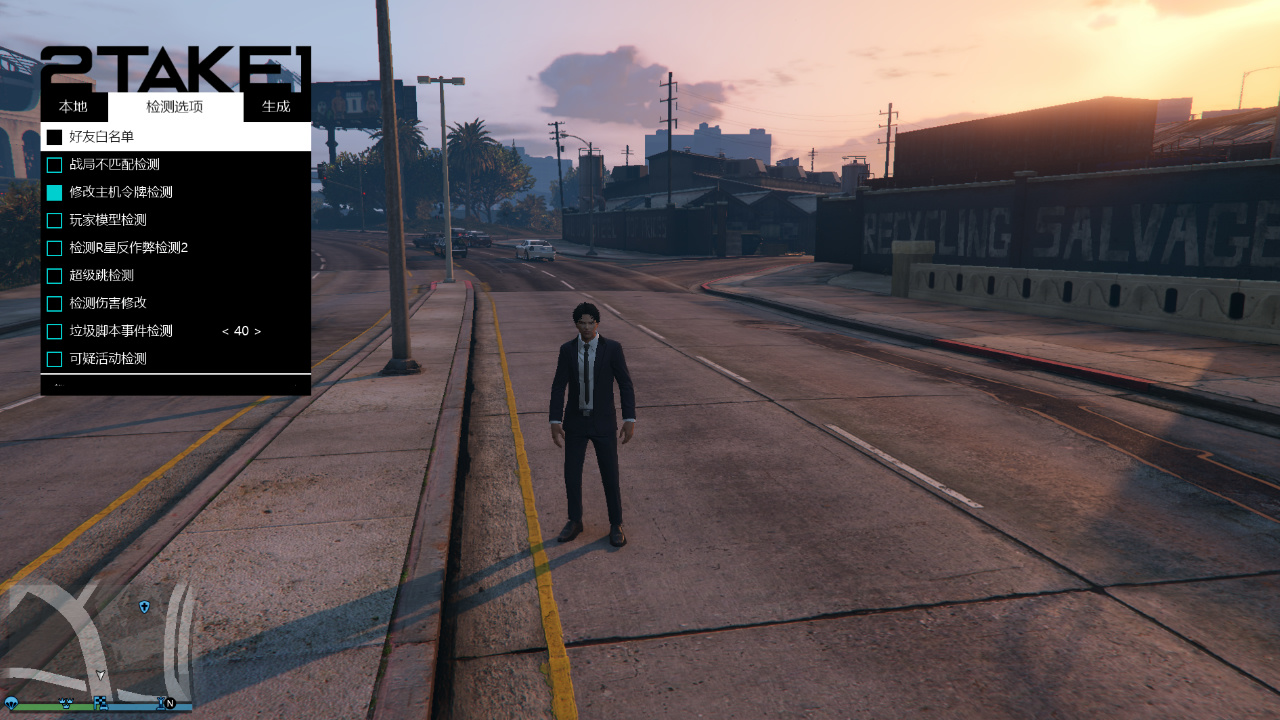The width and height of the screenshot is (1280, 720).
Task: Disable 修改主机令牌检测 checkbox
Action: pos(55,192)
